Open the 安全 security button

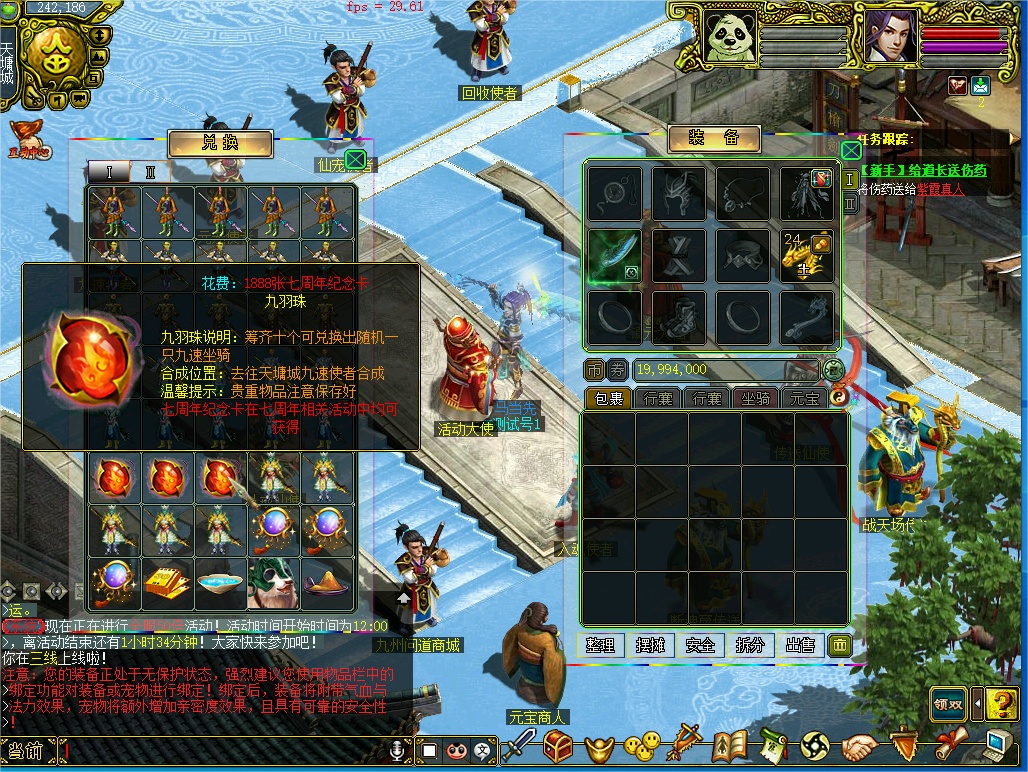[700, 645]
